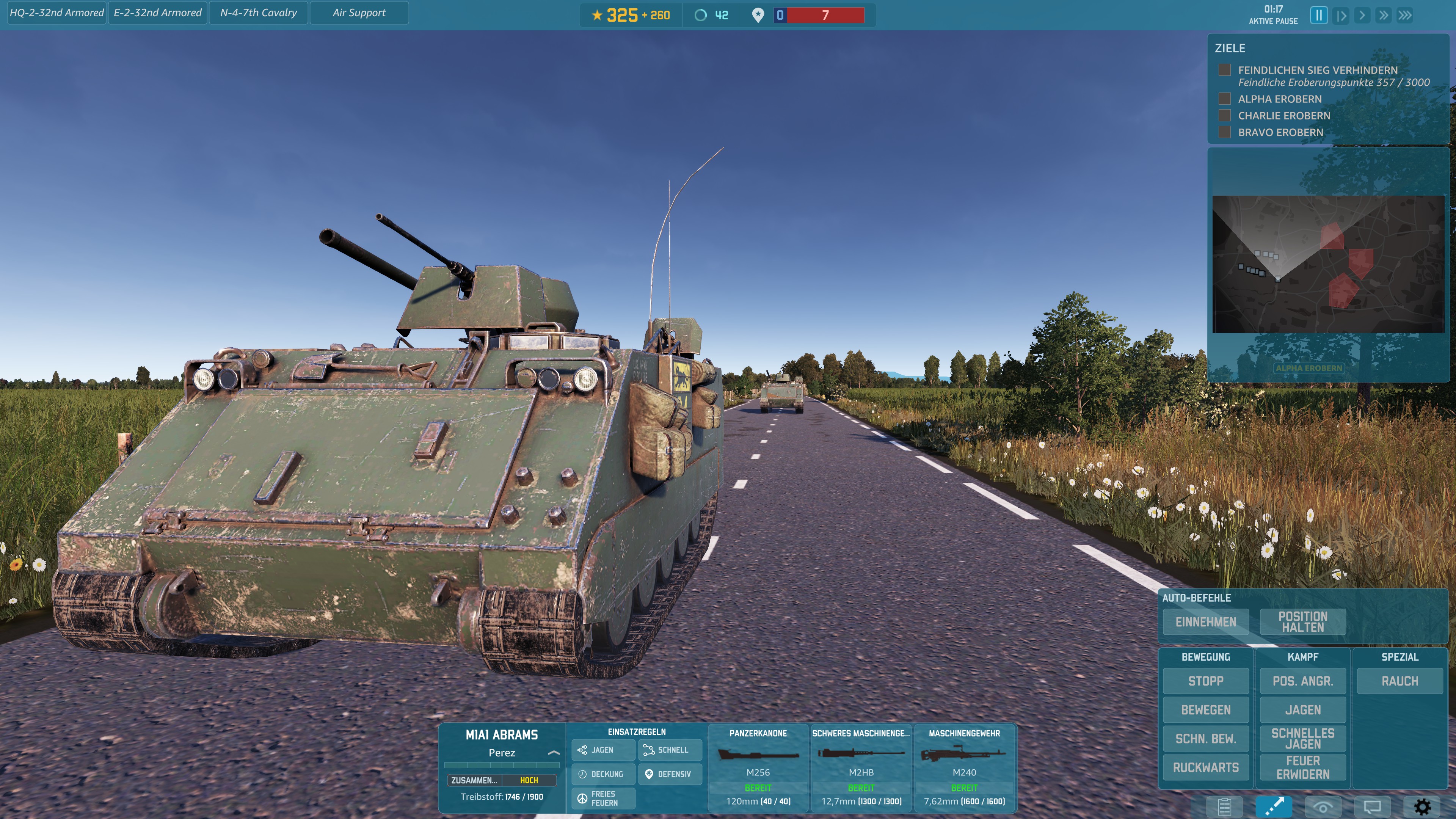Order unit to Position Halten

(1302, 622)
